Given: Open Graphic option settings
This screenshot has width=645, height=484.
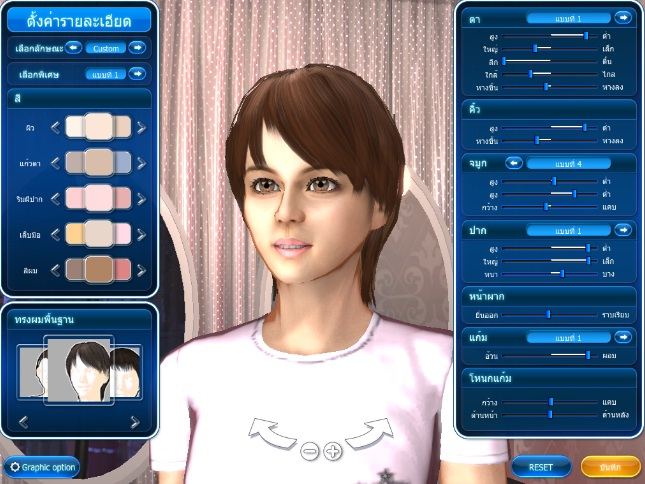Looking at the screenshot, I should coord(42,466).
